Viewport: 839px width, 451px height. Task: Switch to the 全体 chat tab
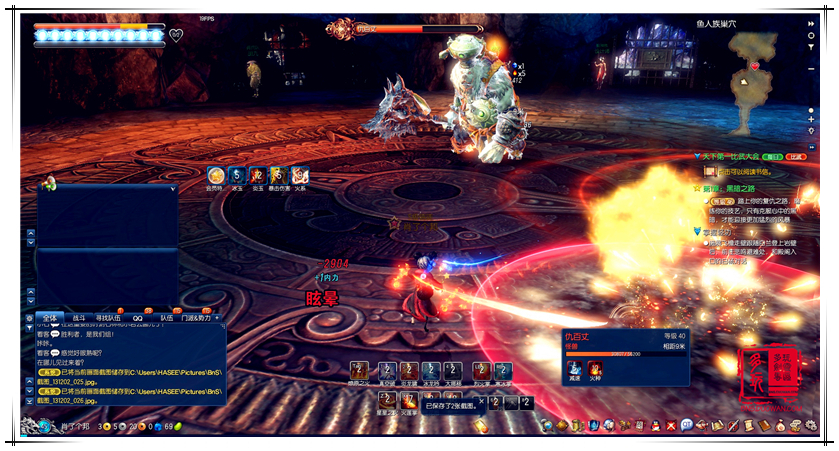49,318
